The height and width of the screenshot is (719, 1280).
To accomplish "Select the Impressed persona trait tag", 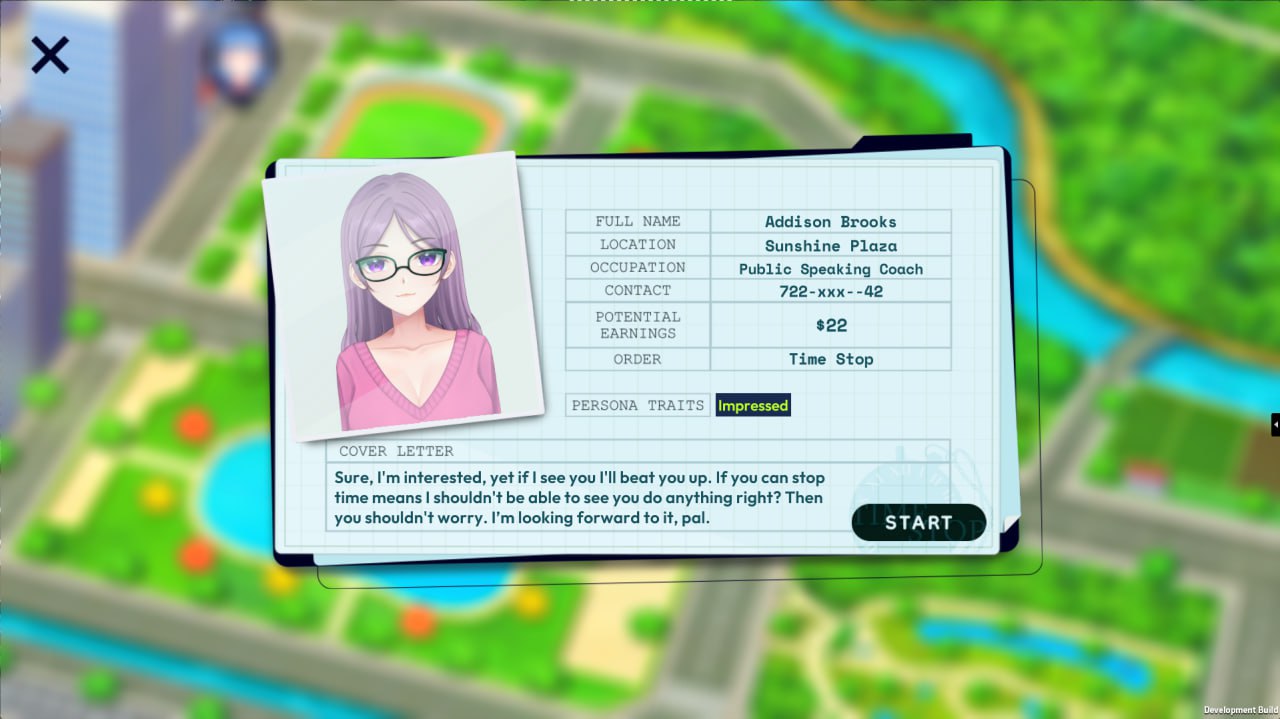I will coord(753,405).
